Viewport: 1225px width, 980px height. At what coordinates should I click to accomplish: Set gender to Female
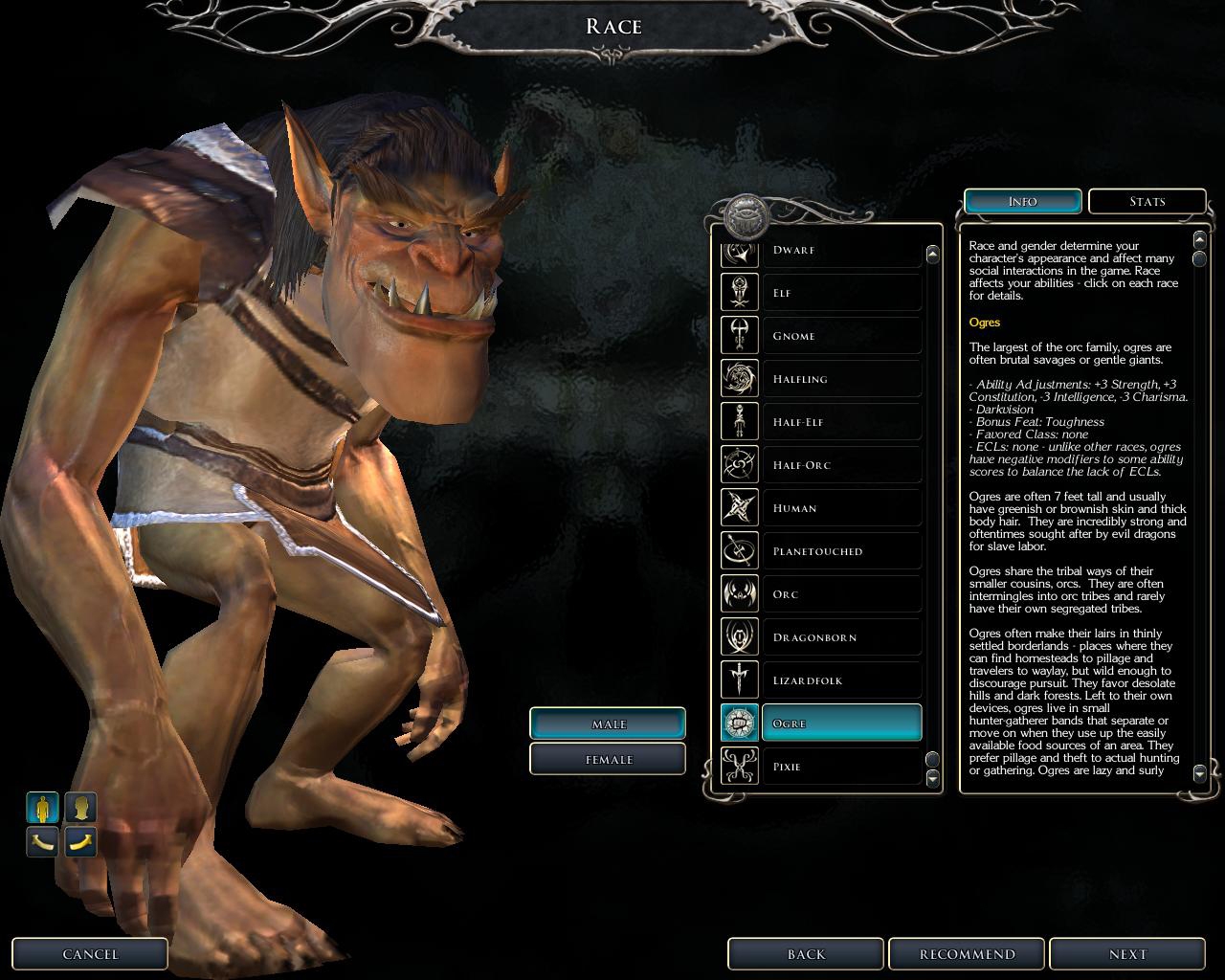pyautogui.click(x=608, y=759)
